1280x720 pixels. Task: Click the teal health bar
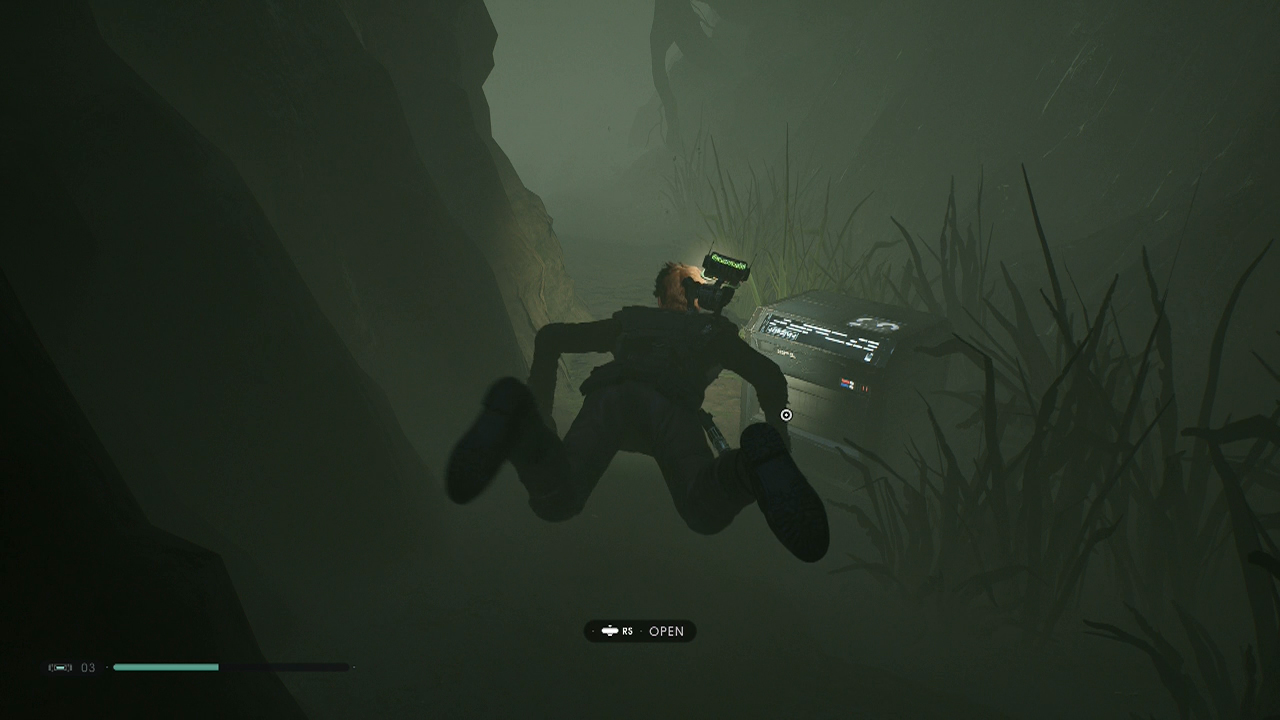tap(165, 667)
